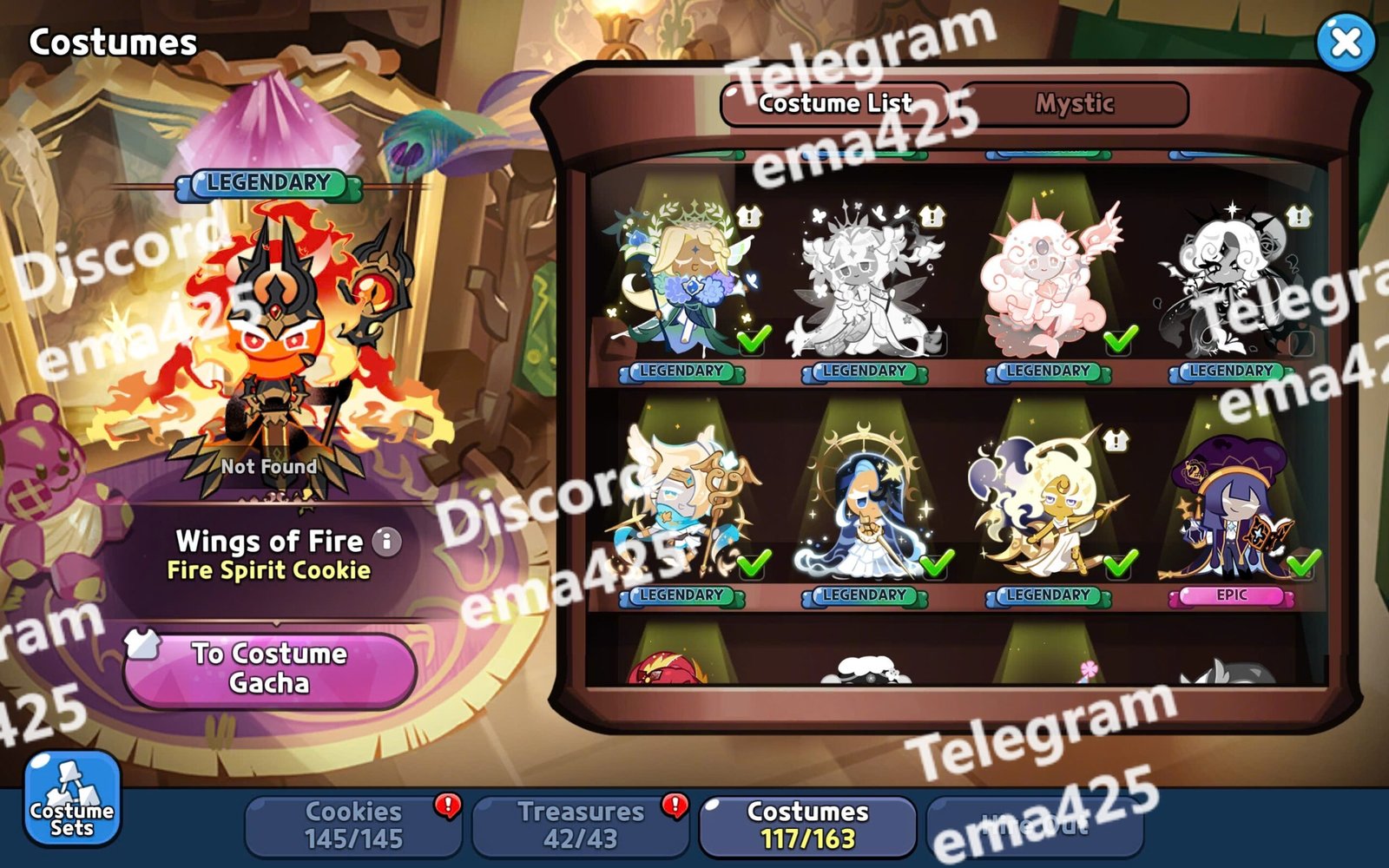Screen dimensions: 1389x868
Task: Show Wings of Fire costume info
Action: click(x=387, y=542)
